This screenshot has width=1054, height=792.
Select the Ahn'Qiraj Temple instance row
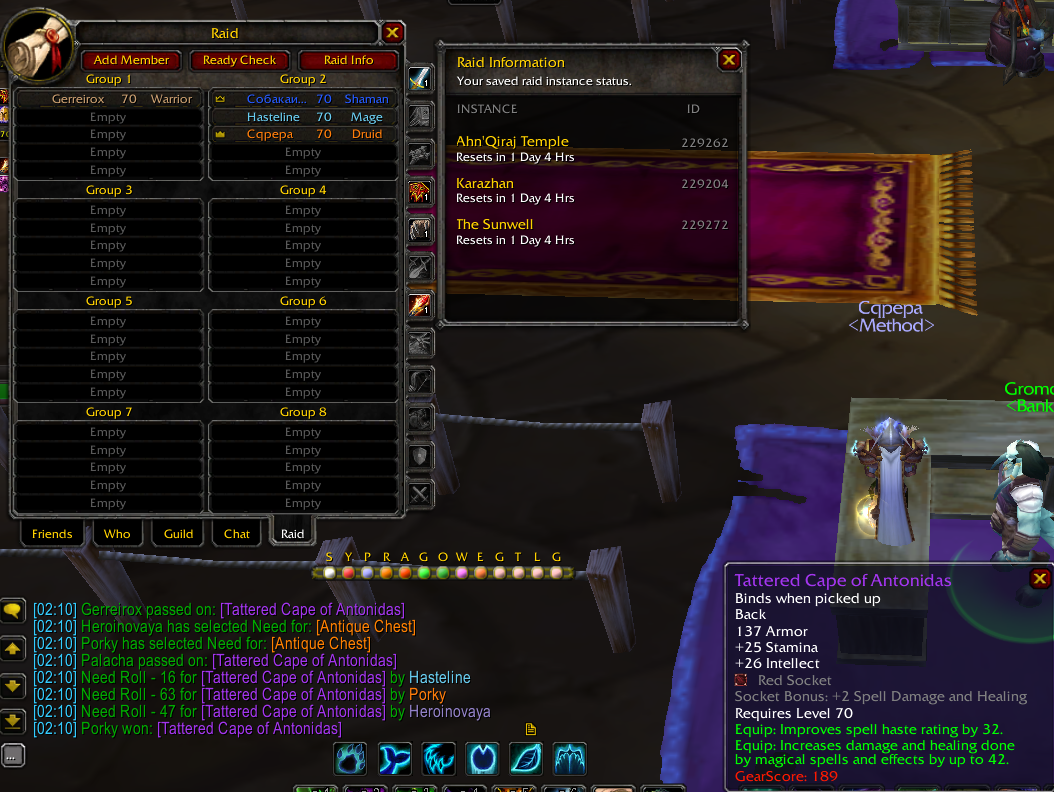click(x=590, y=148)
